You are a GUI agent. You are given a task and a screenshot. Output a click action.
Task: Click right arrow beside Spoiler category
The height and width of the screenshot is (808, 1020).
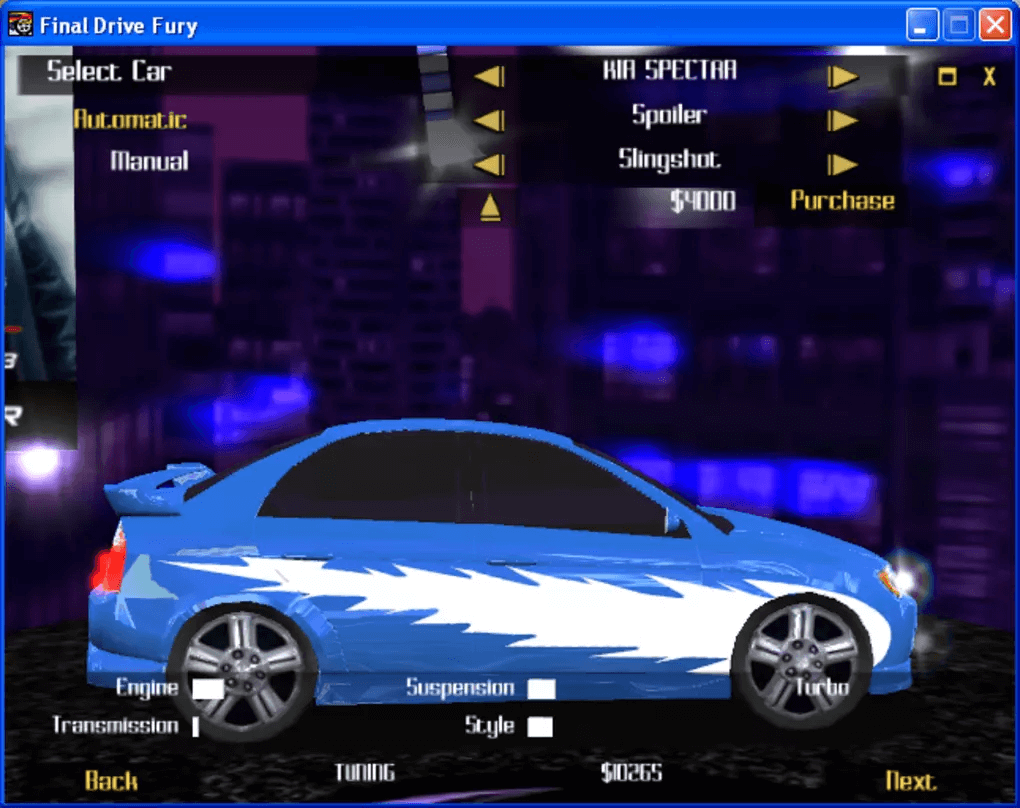tap(843, 120)
